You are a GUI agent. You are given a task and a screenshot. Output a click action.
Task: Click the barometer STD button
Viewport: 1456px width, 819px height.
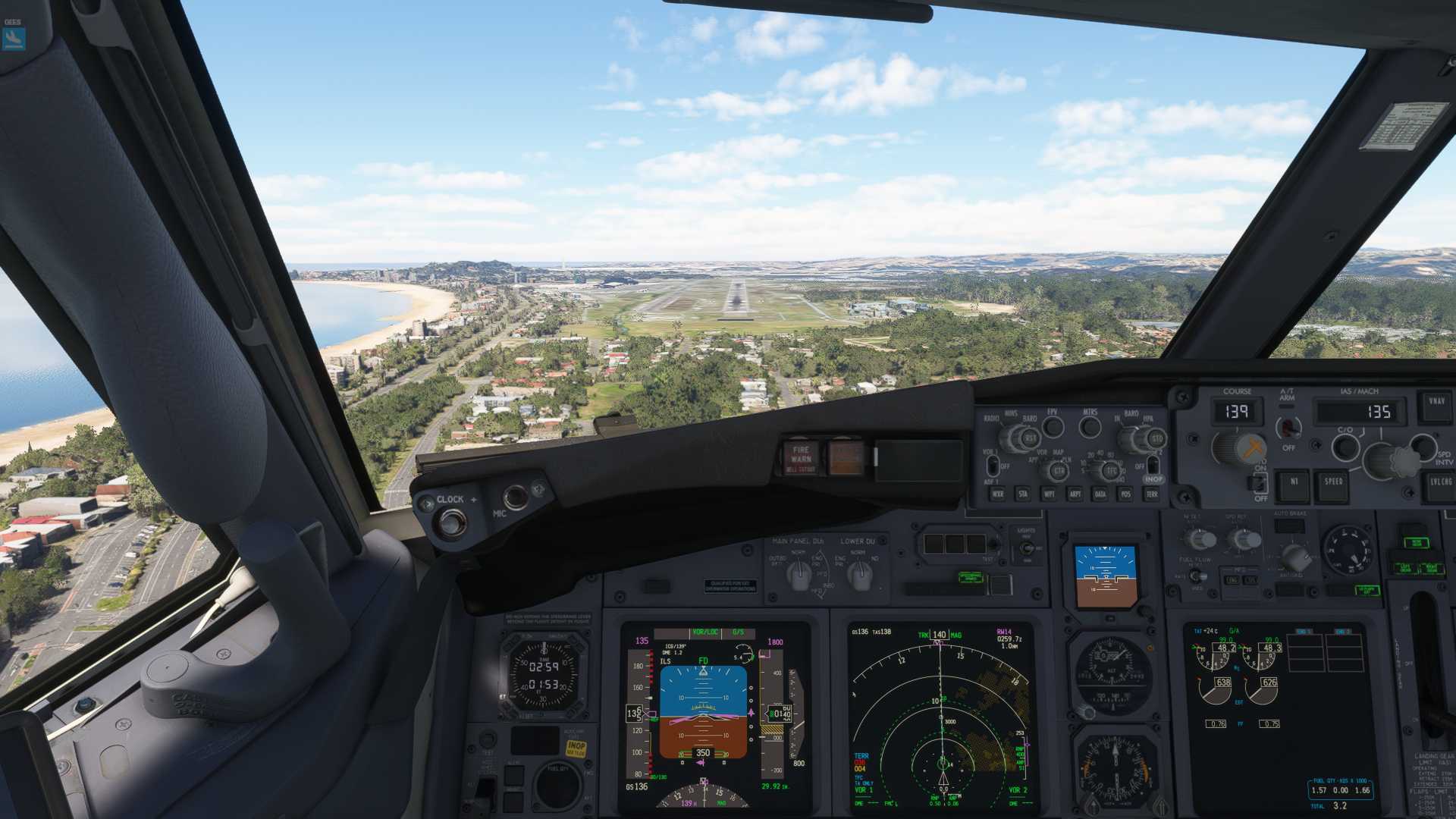tap(1156, 439)
